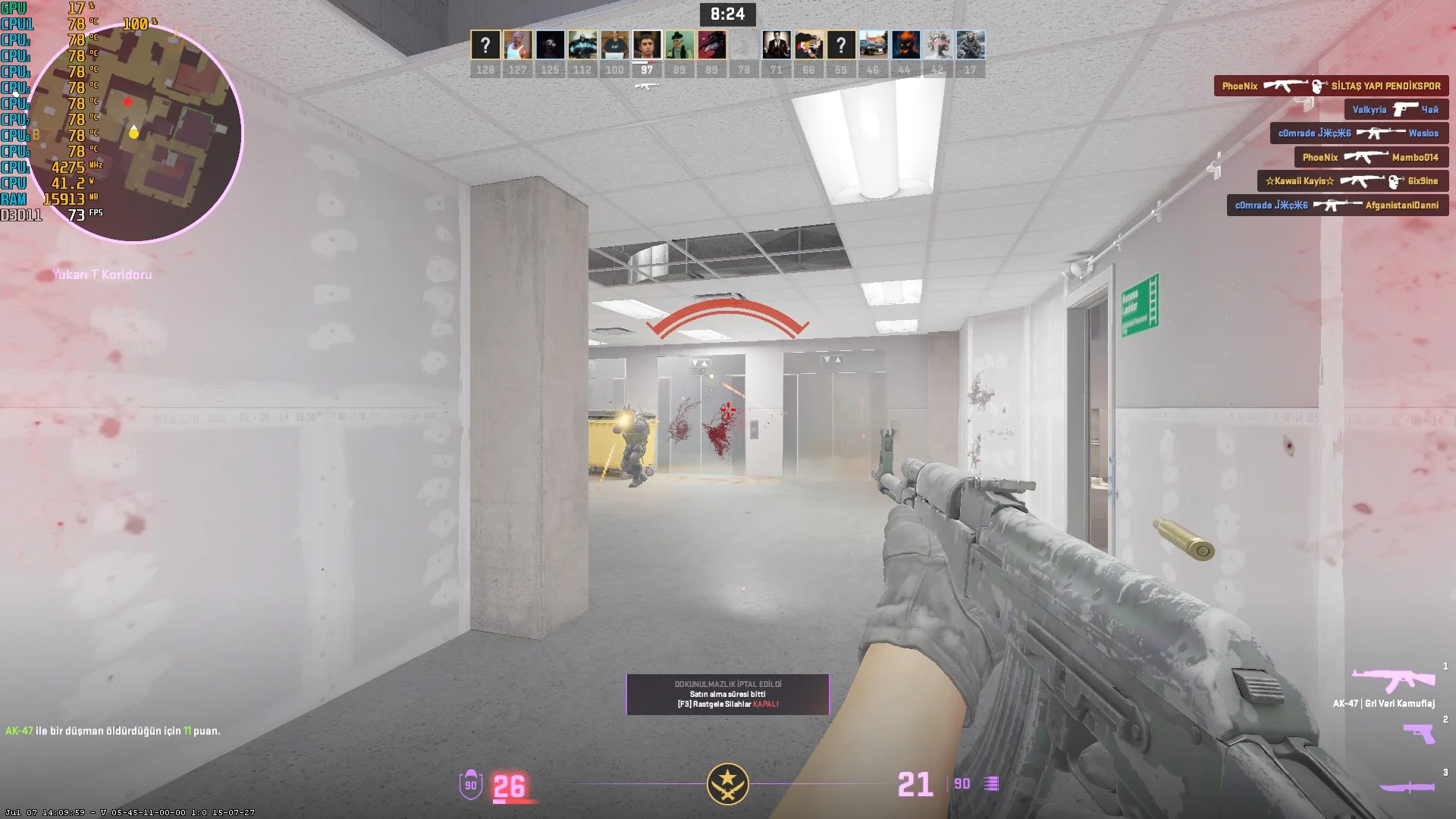Click the circular radar minimap
The width and height of the screenshot is (1456, 819).
(x=135, y=133)
